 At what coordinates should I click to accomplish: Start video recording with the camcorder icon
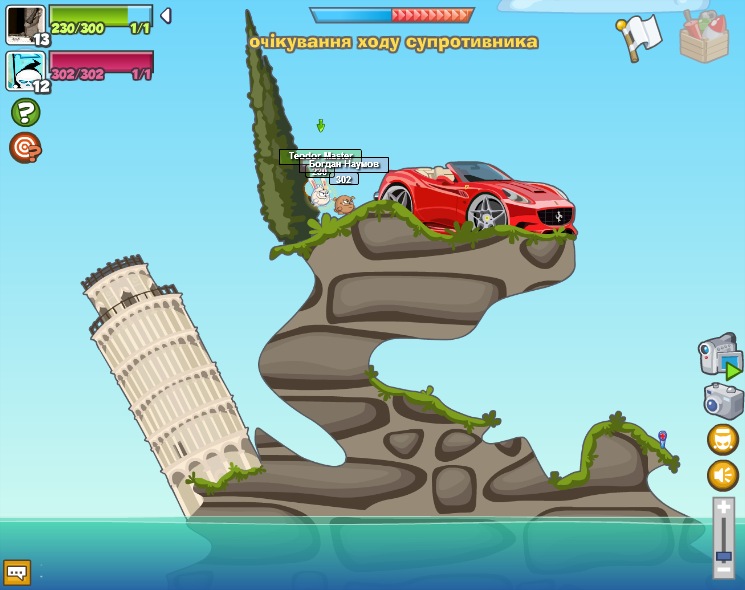(720, 356)
